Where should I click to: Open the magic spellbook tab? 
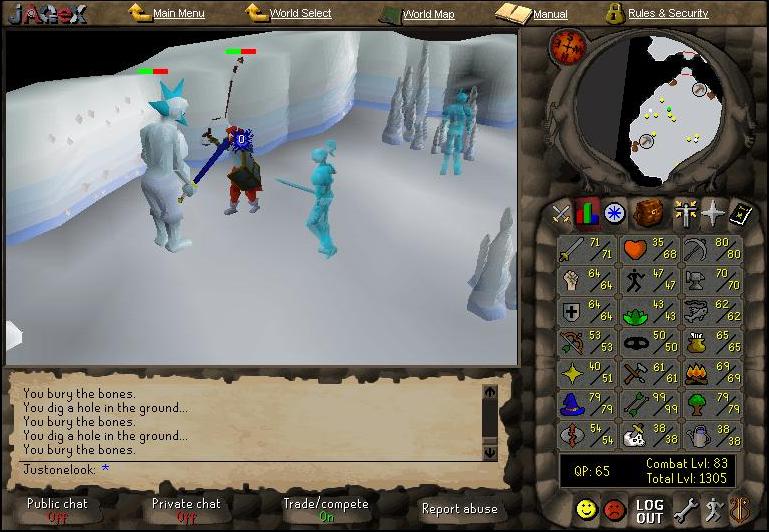(741, 213)
